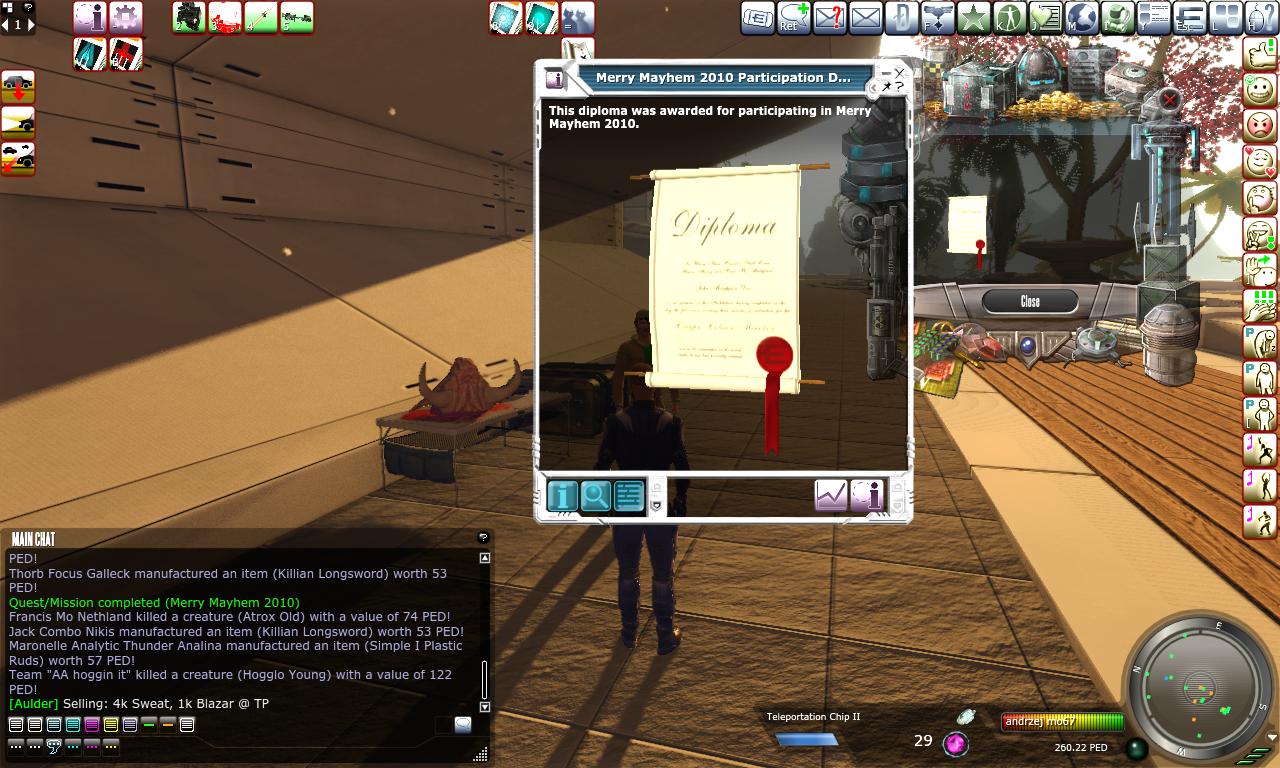
Task: Open the magnifier inspect tab in item window
Action: (596, 496)
